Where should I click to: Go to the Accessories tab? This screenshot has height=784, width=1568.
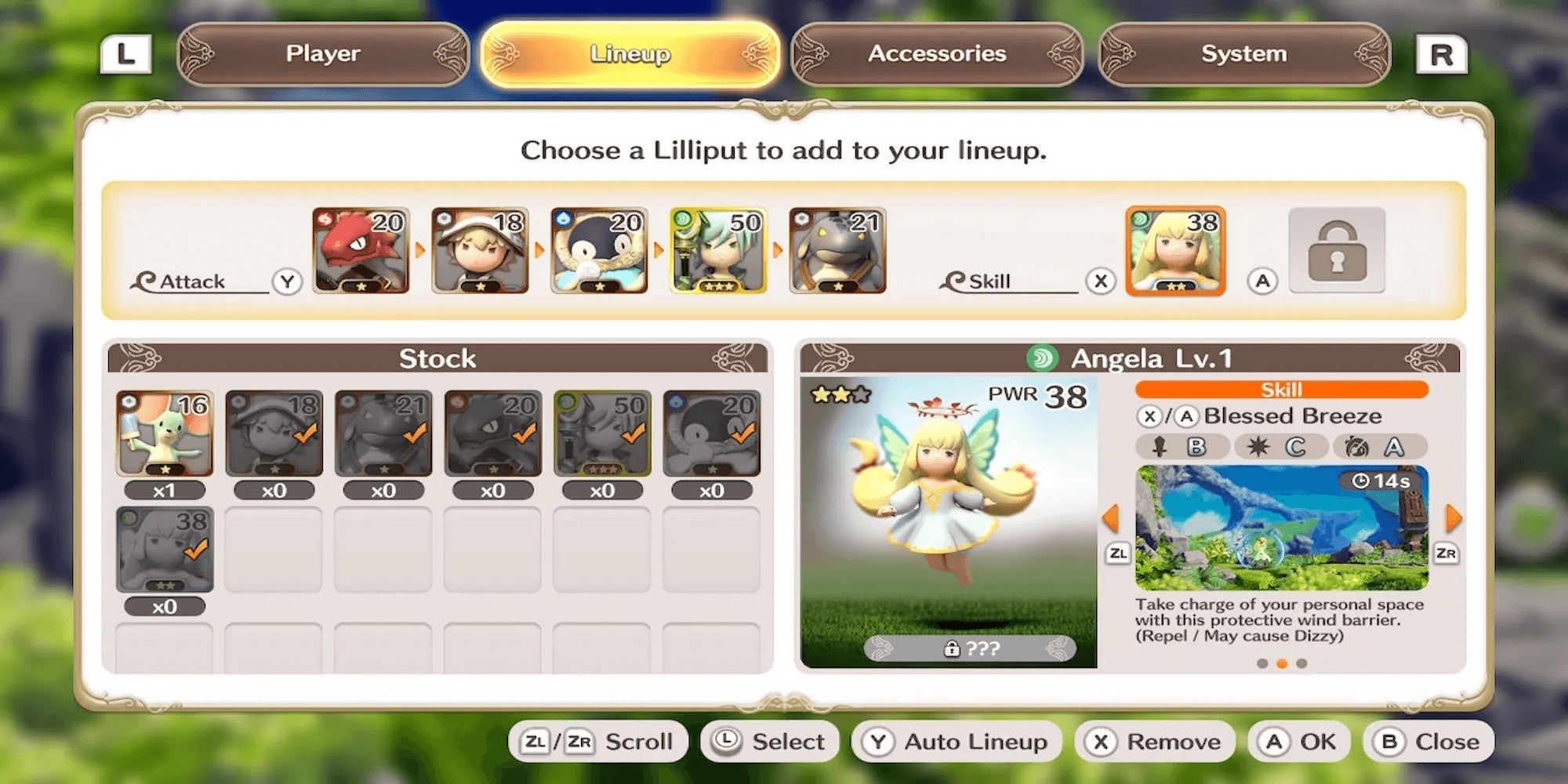(937, 53)
